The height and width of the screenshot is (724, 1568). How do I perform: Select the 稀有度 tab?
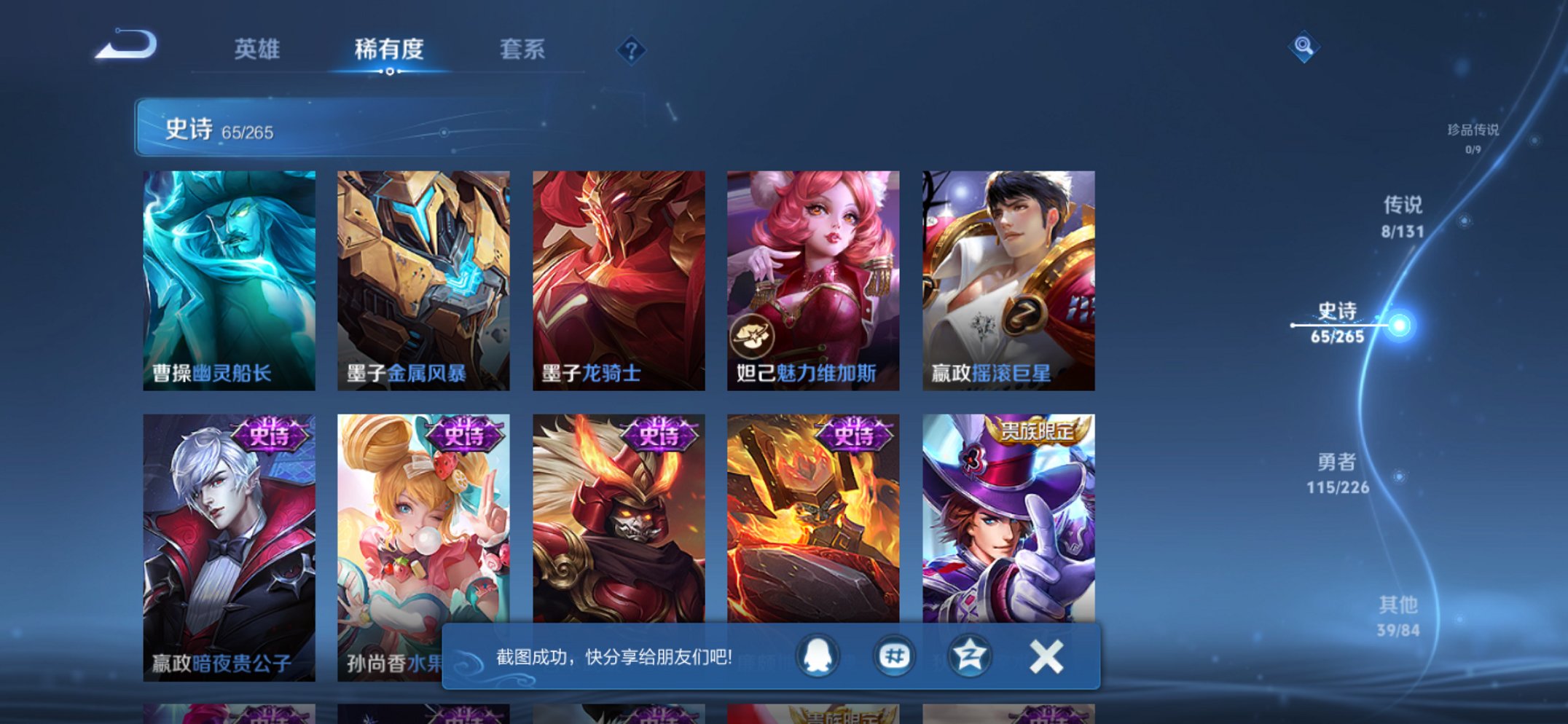pos(390,47)
